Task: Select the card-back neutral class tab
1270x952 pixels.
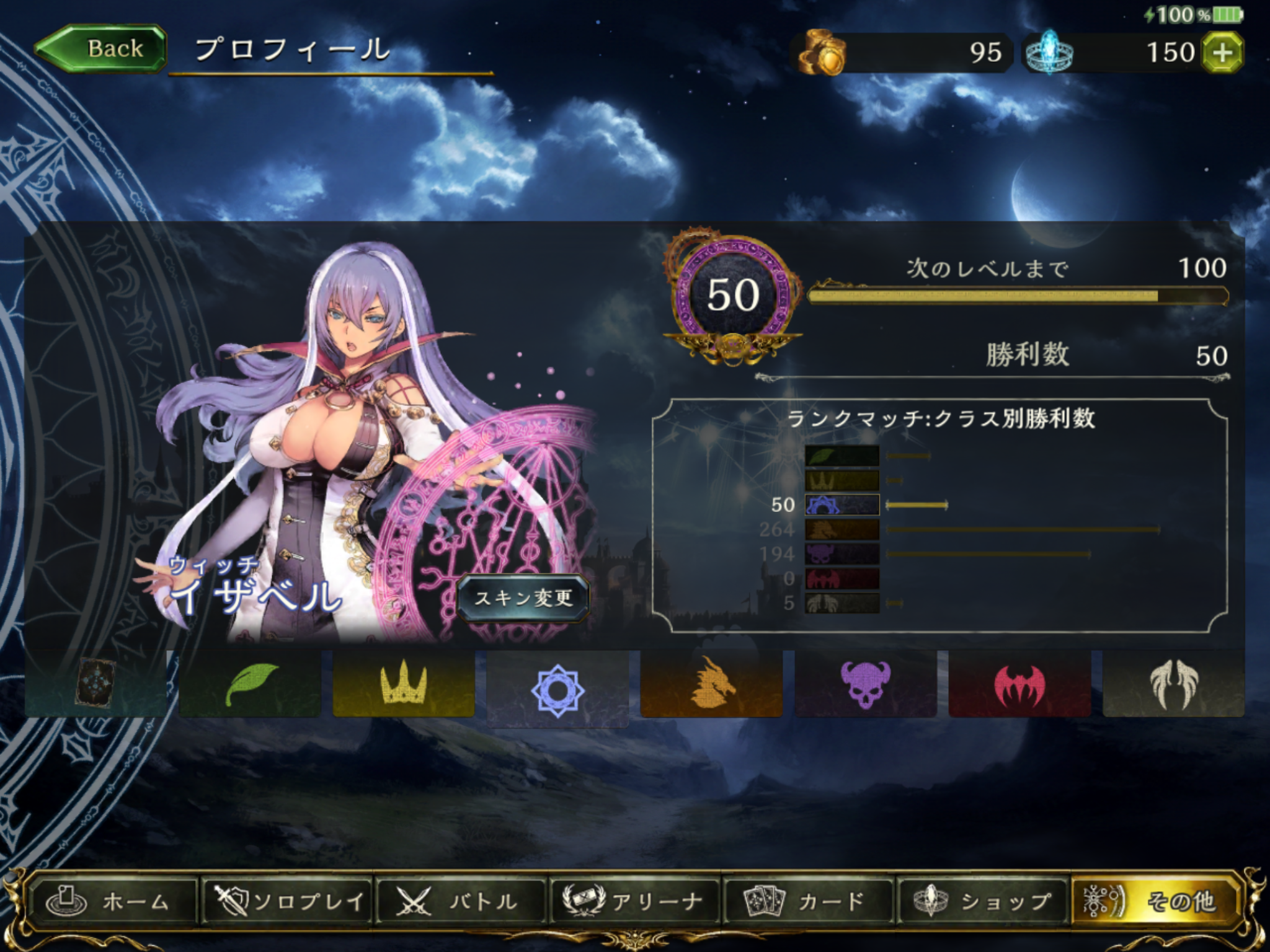Action: point(95,684)
